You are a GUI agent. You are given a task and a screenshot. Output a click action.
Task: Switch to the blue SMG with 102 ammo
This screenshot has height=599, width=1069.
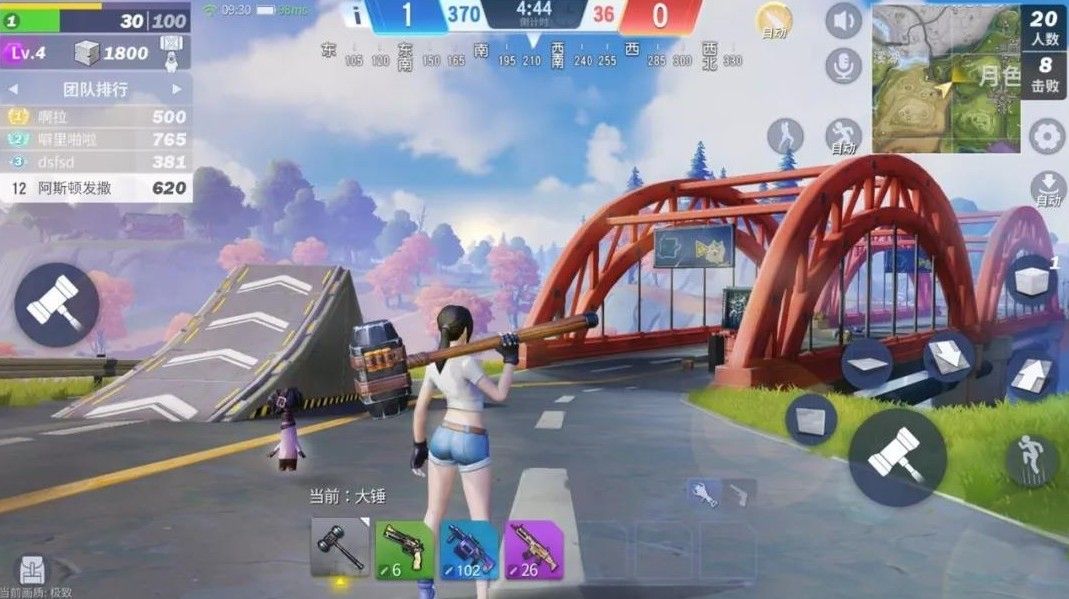pos(468,548)
